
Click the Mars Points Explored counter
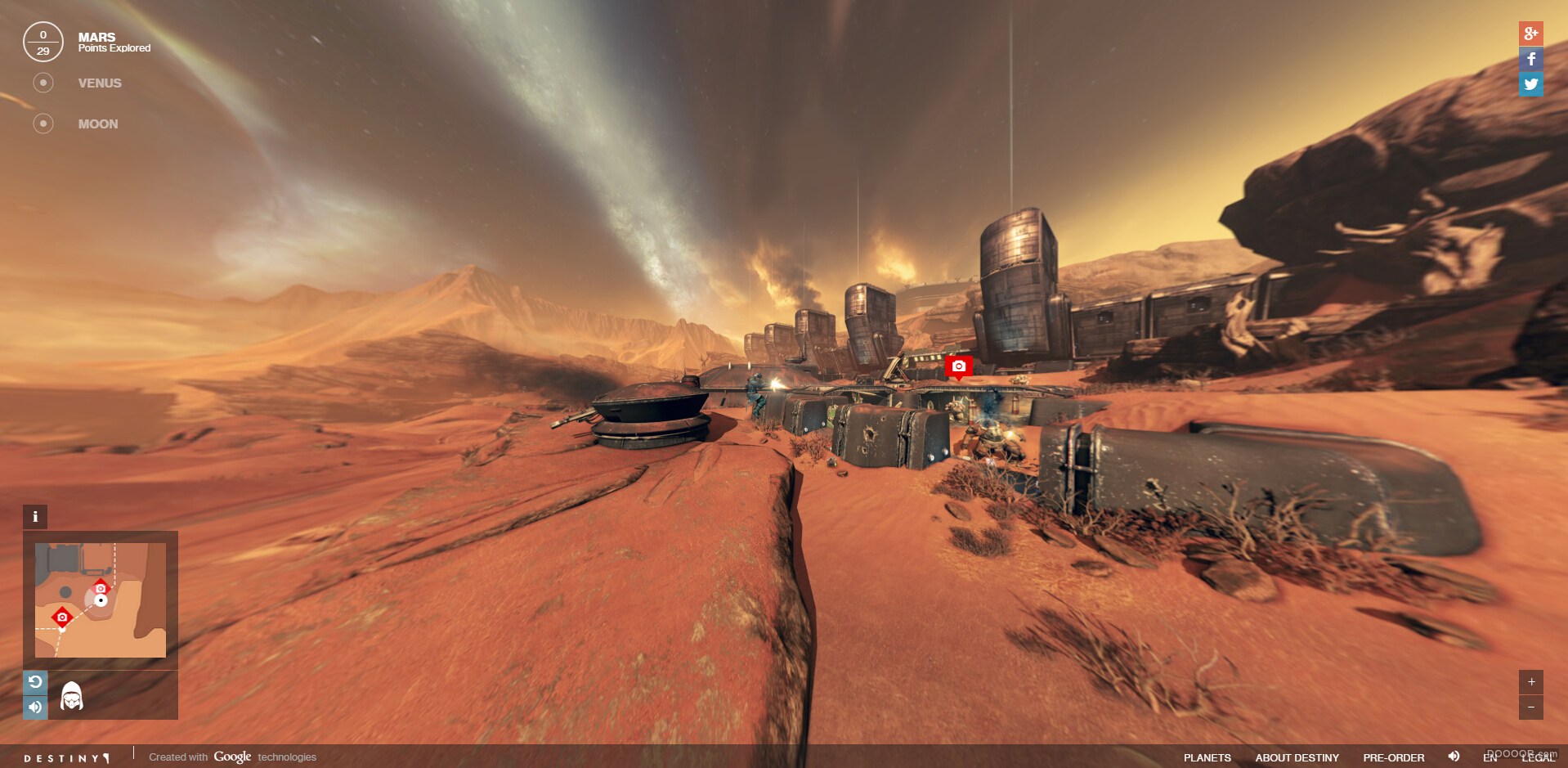[43, 43]
